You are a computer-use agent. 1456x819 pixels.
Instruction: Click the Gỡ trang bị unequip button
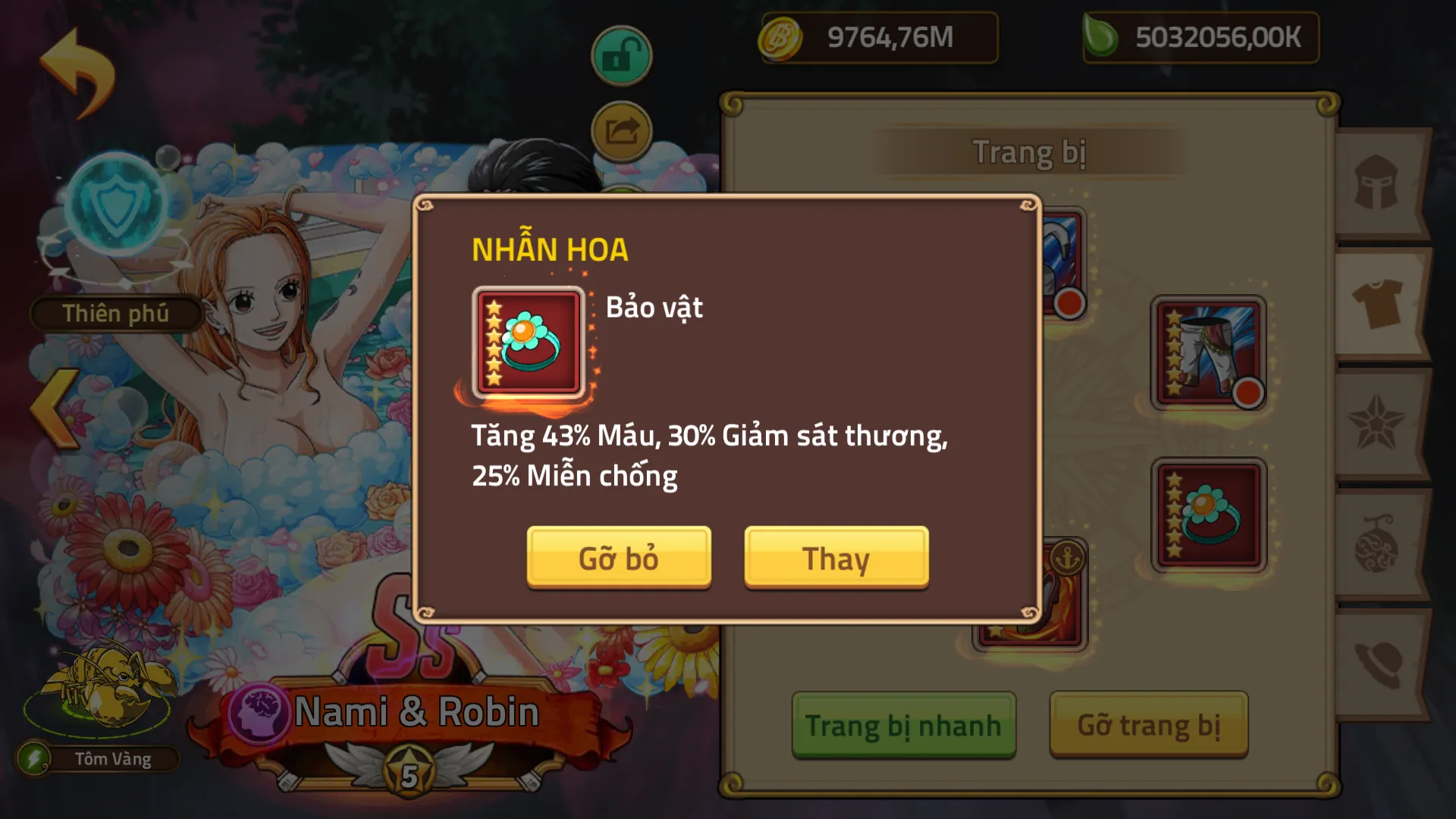1149,724
